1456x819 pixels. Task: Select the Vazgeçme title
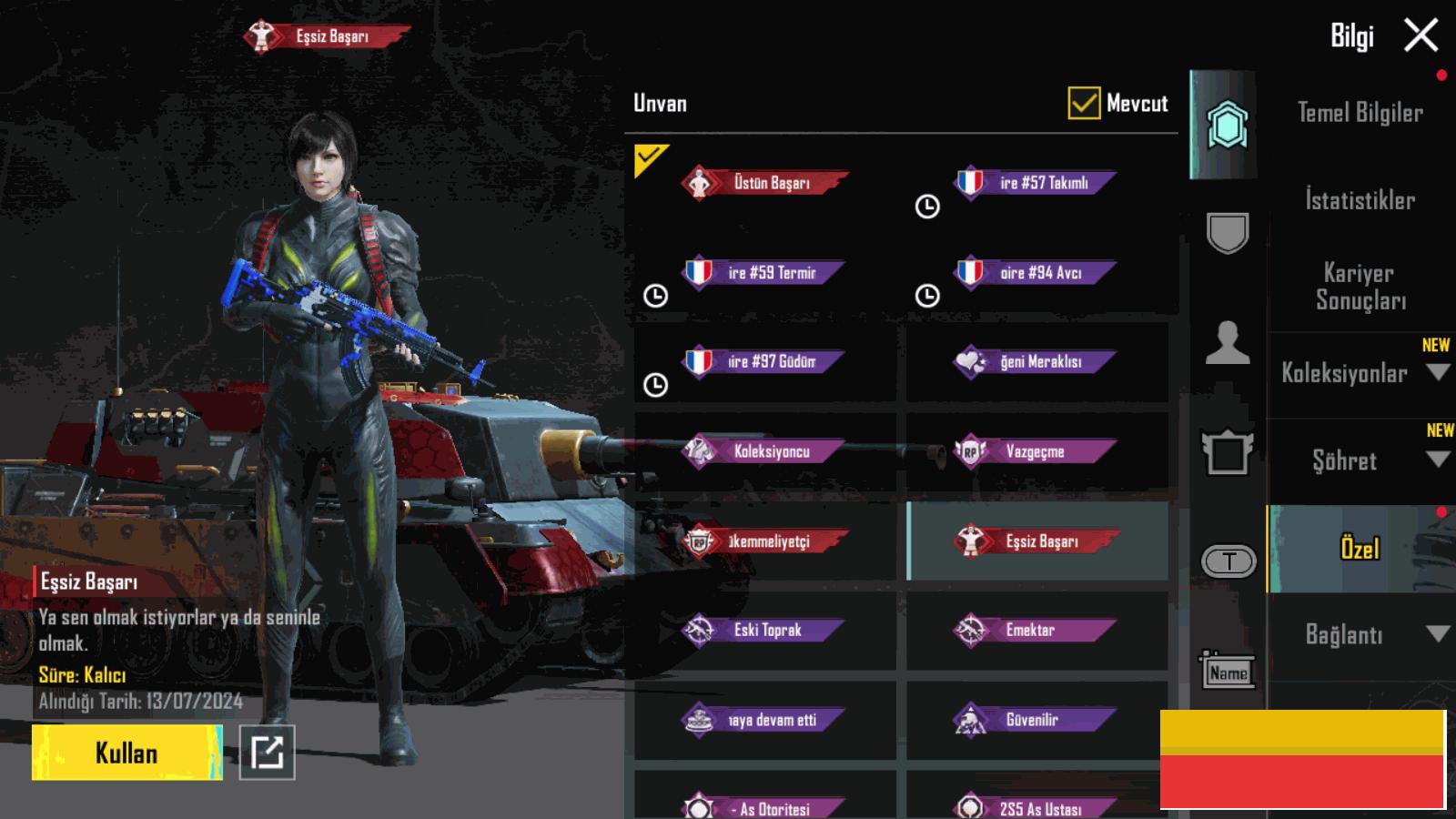point(1036,451)
